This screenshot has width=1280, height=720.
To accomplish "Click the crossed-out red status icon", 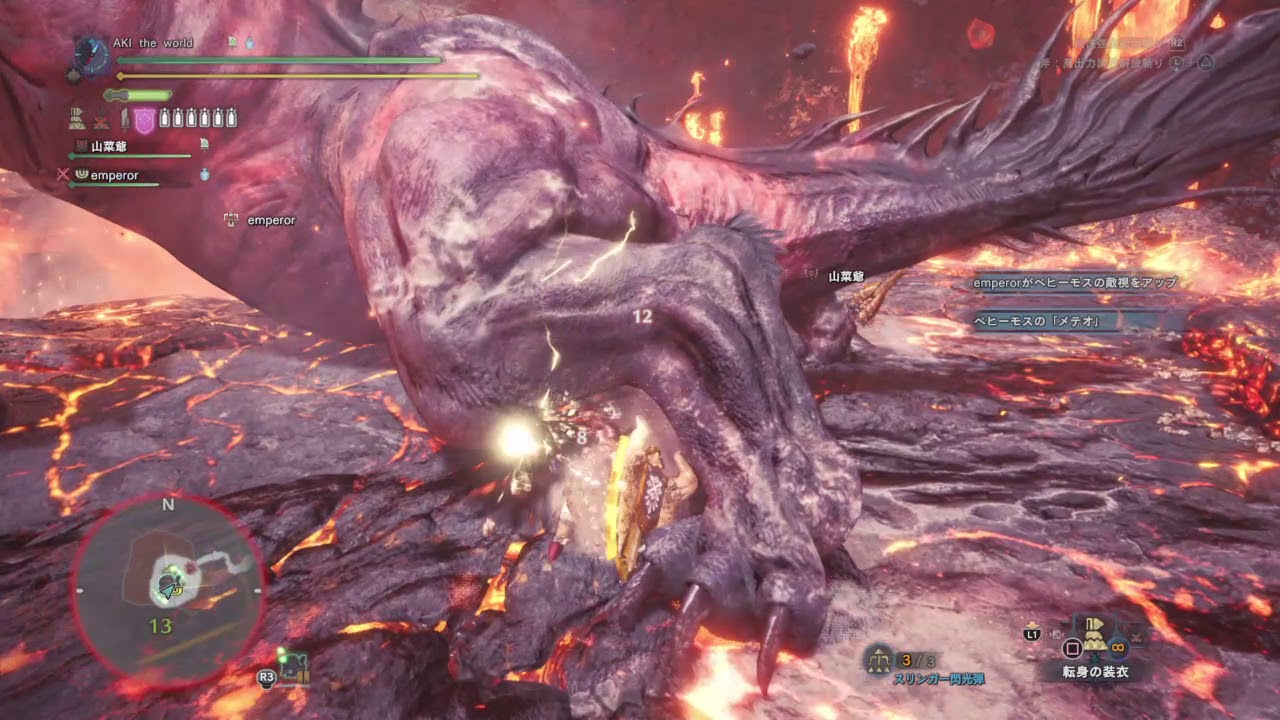I will click(101, 120).
